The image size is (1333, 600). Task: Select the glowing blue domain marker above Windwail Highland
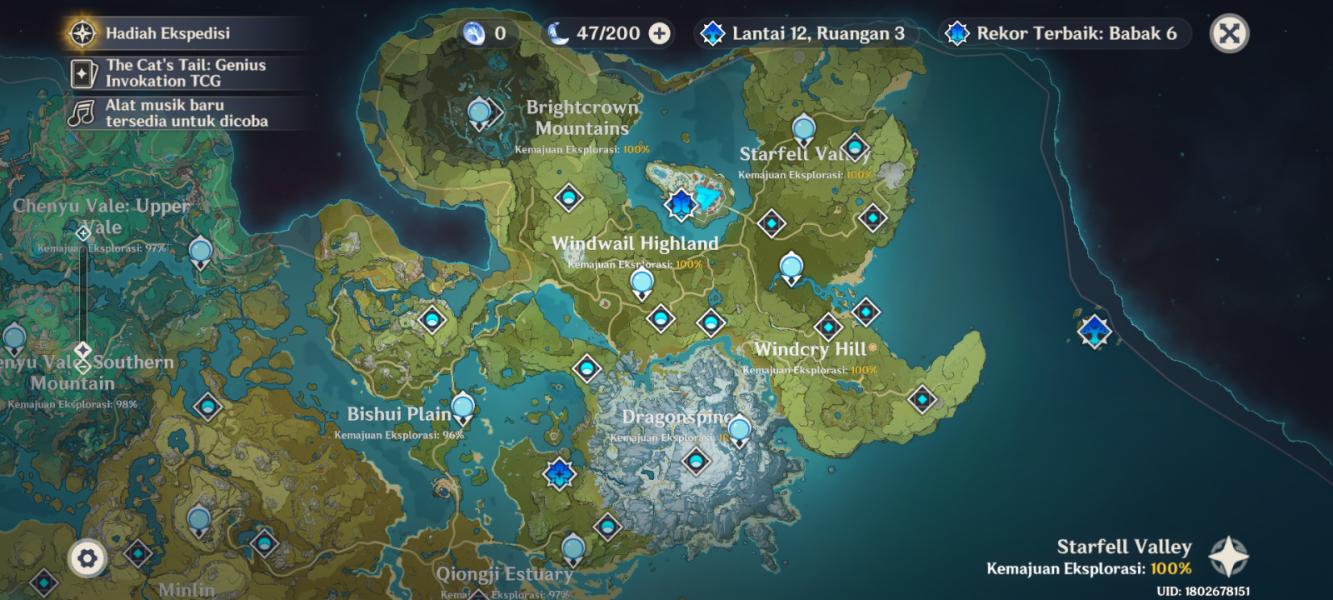pyautogui.click(x=681, y=205)
